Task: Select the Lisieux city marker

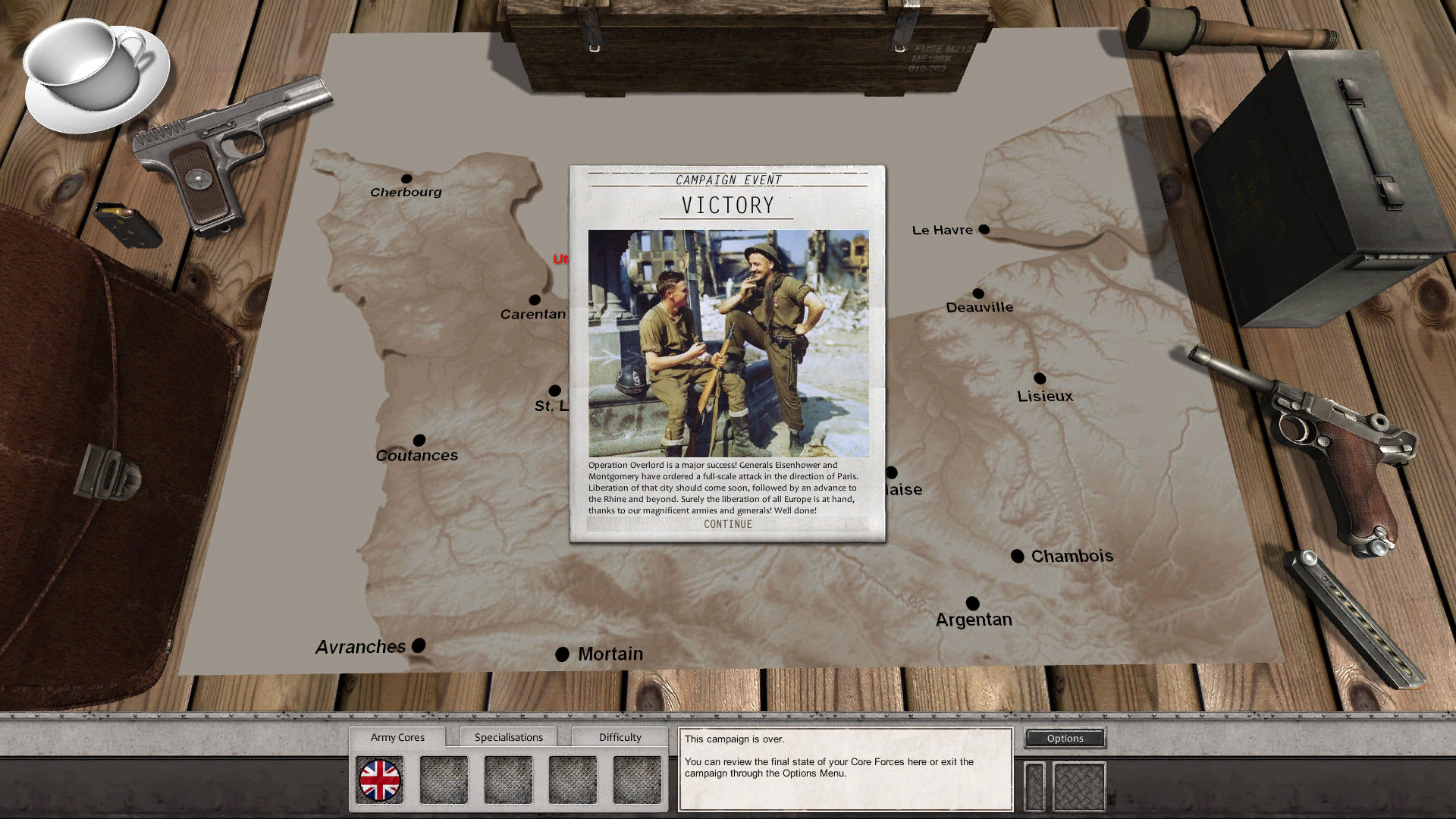Action: click(1039, 378)
